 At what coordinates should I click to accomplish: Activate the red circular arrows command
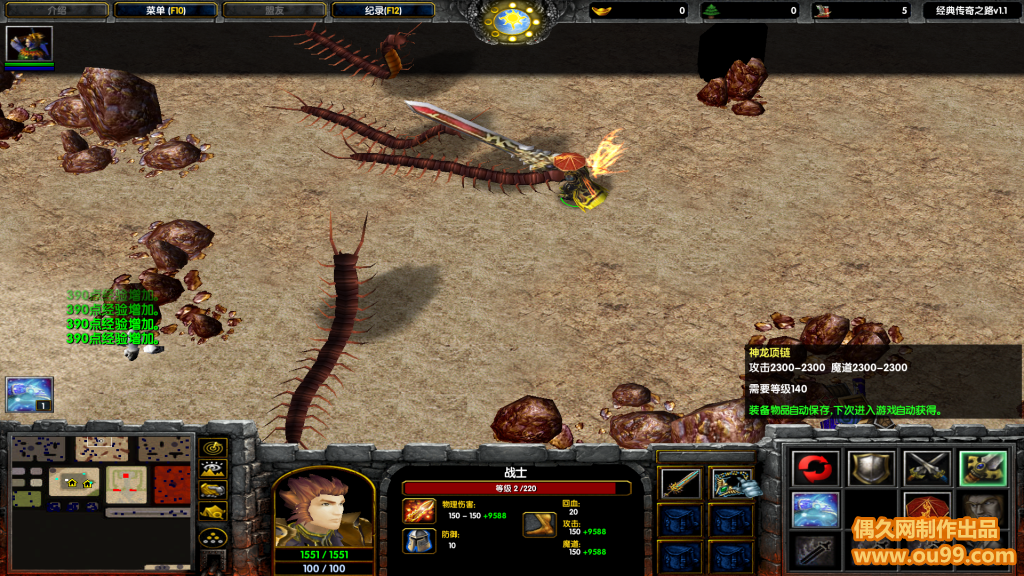pos(815,468)
